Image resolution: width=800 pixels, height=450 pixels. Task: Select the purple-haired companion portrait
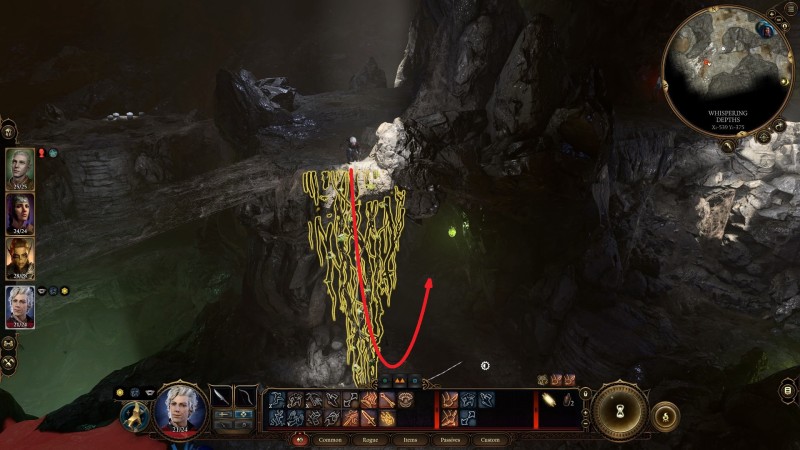coord(21,211)
